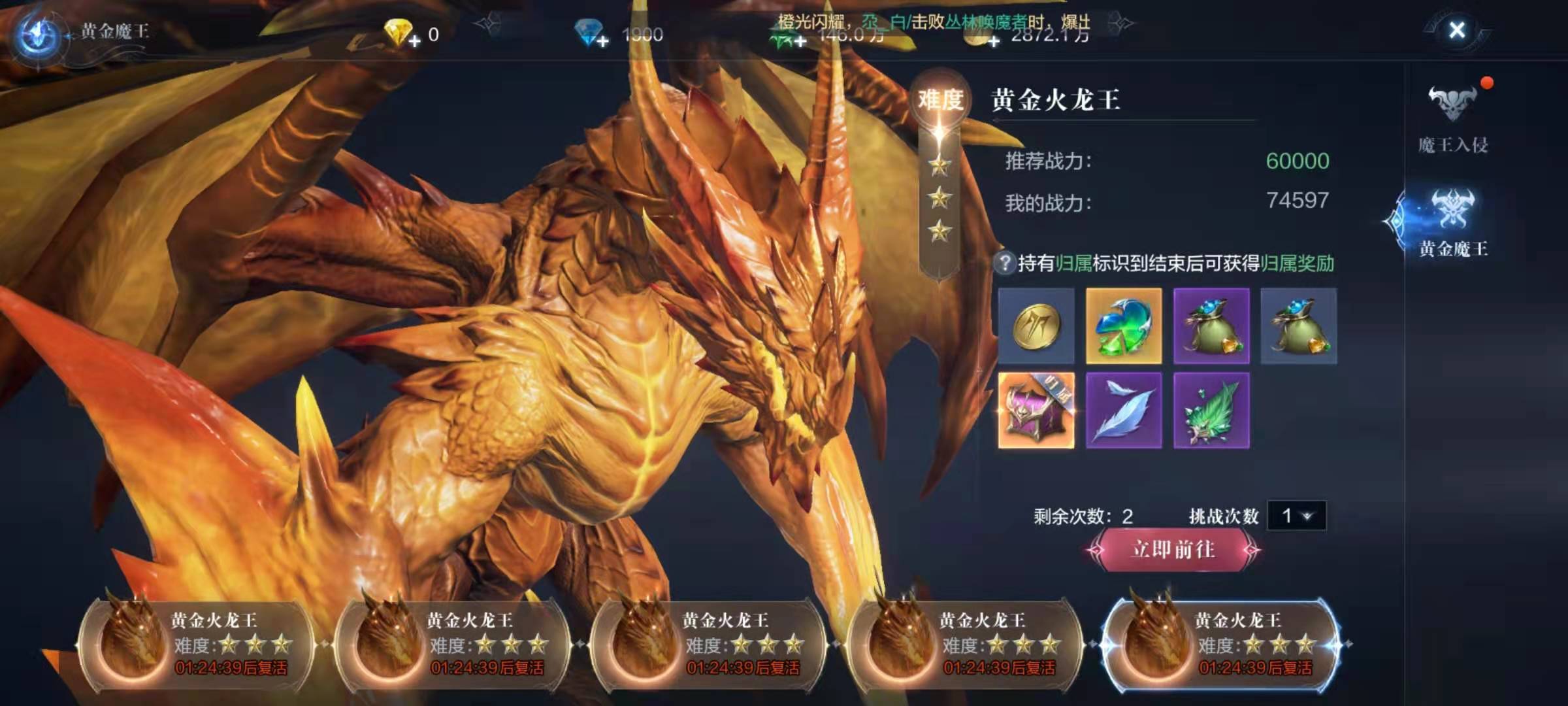This screenshot has height=706, width=1568.
Task: Select the highlighted 黄金火龙王 boss card
Action: click(1220, 645)
